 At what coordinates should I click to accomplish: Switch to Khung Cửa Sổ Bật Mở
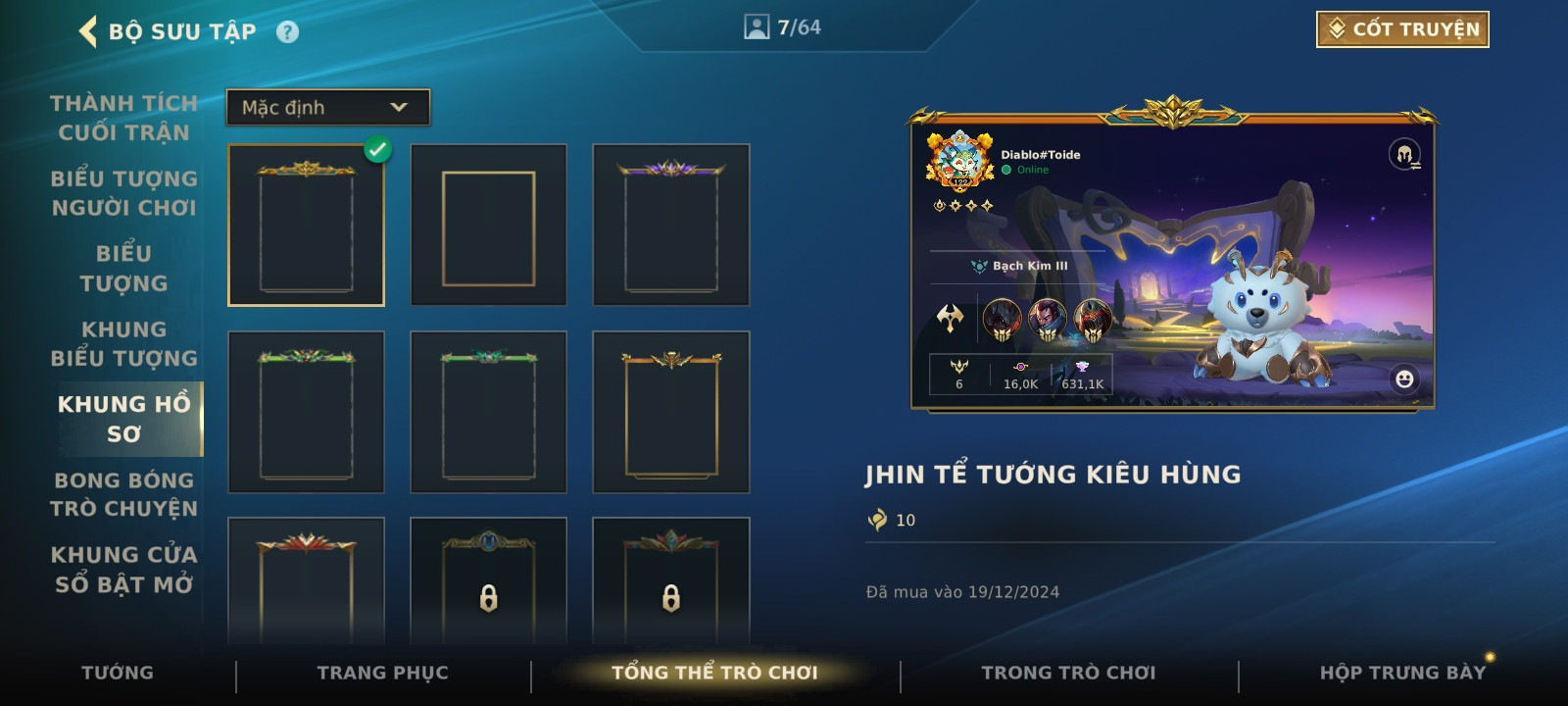123,569
